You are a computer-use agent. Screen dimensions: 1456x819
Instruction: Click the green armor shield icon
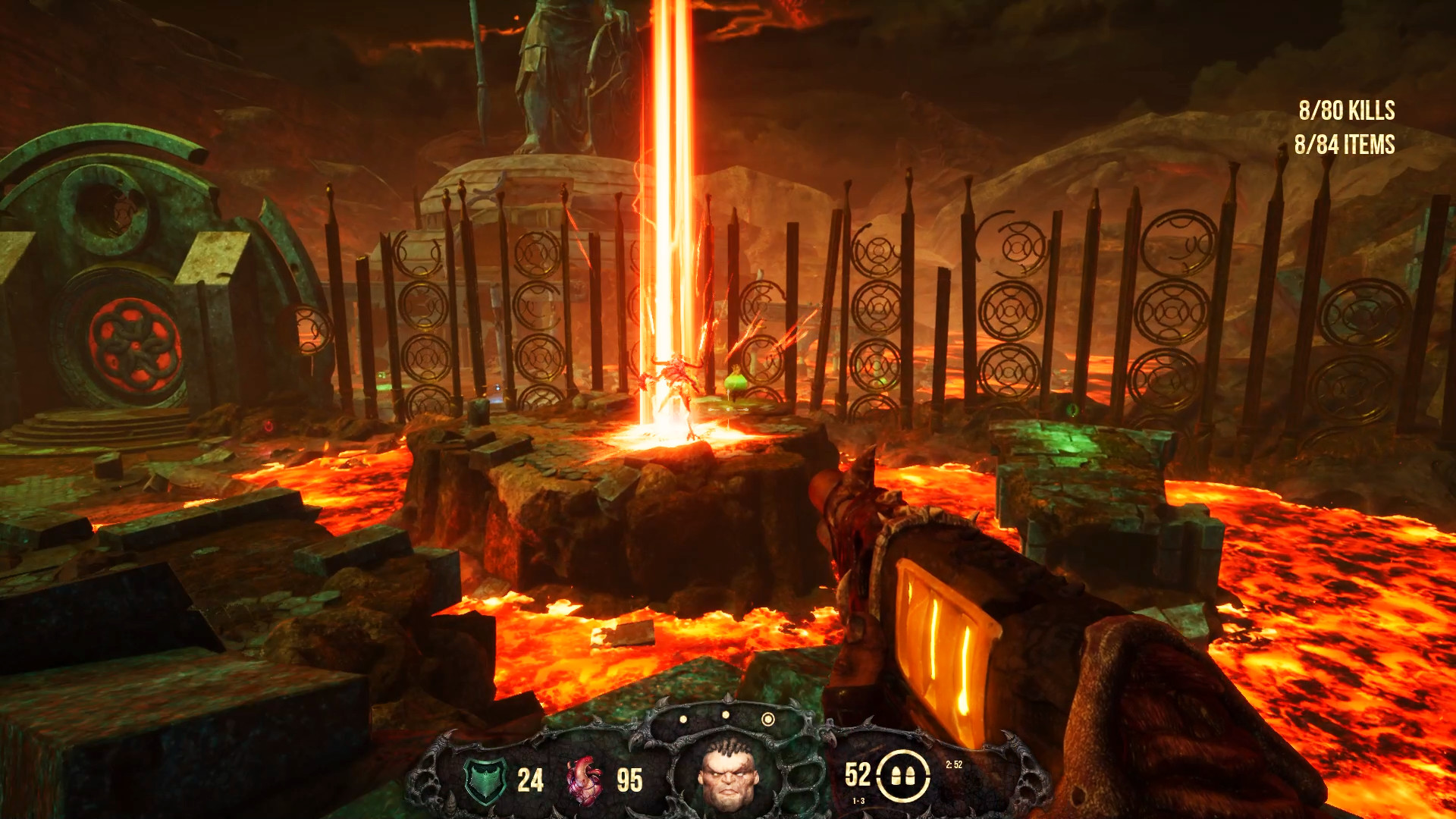point(485,780)
